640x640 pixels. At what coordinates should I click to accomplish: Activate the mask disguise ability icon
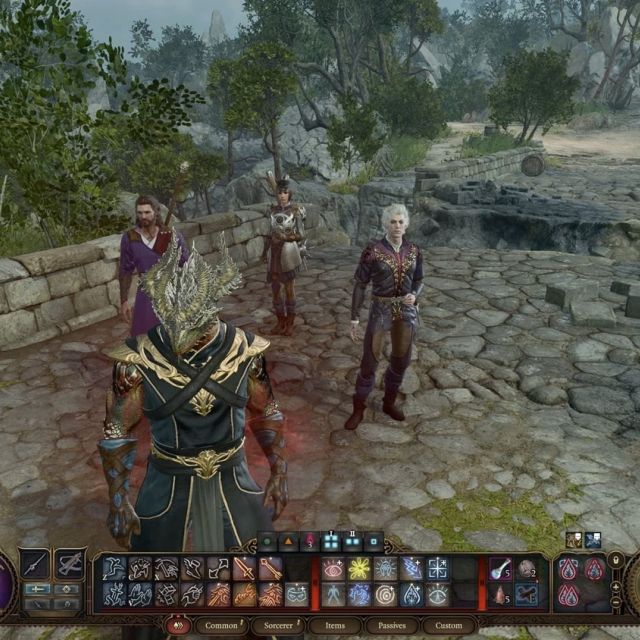[297, 595]
